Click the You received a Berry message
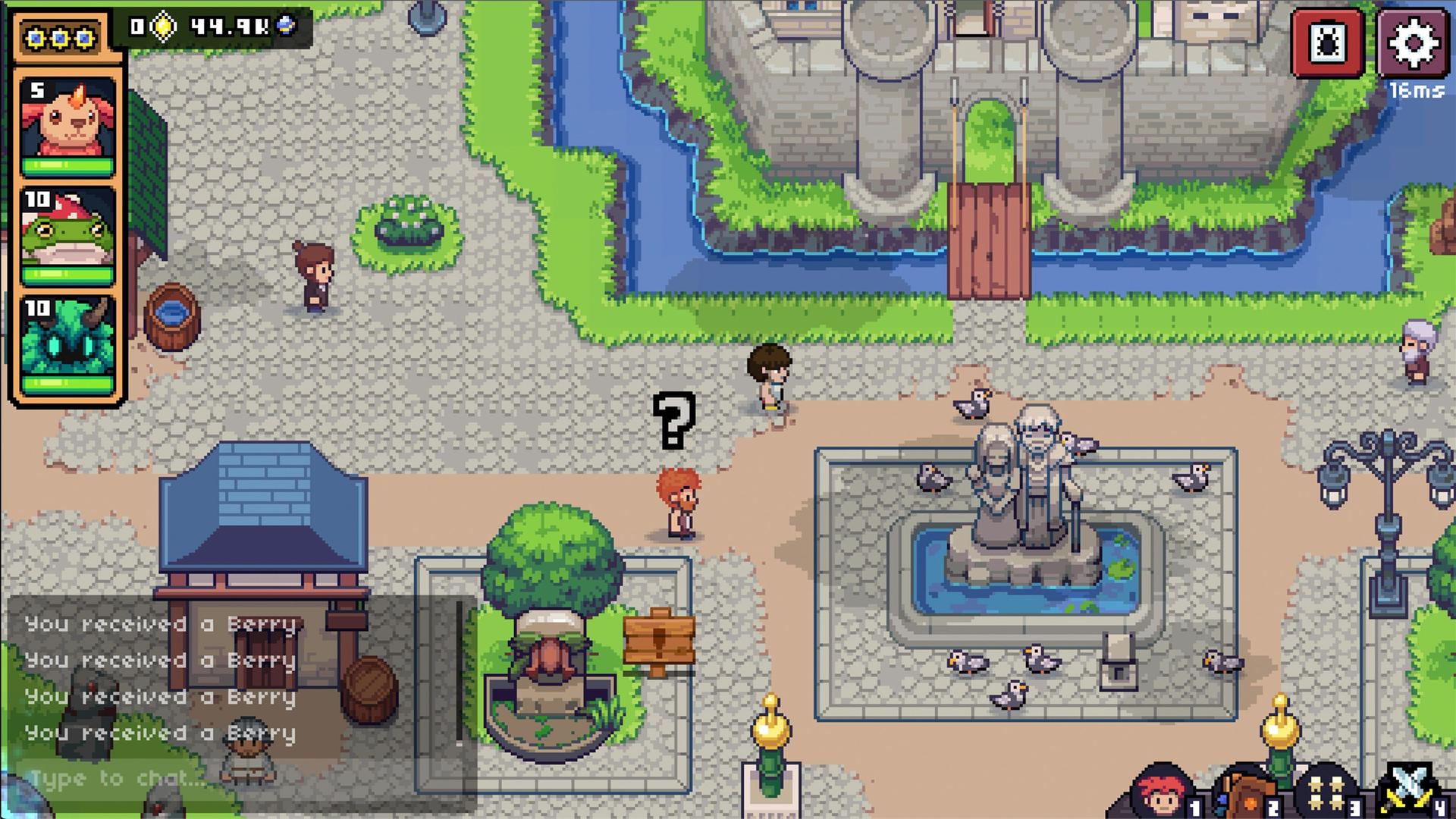Screen dimensions: 1456x819 click(159, 625)
